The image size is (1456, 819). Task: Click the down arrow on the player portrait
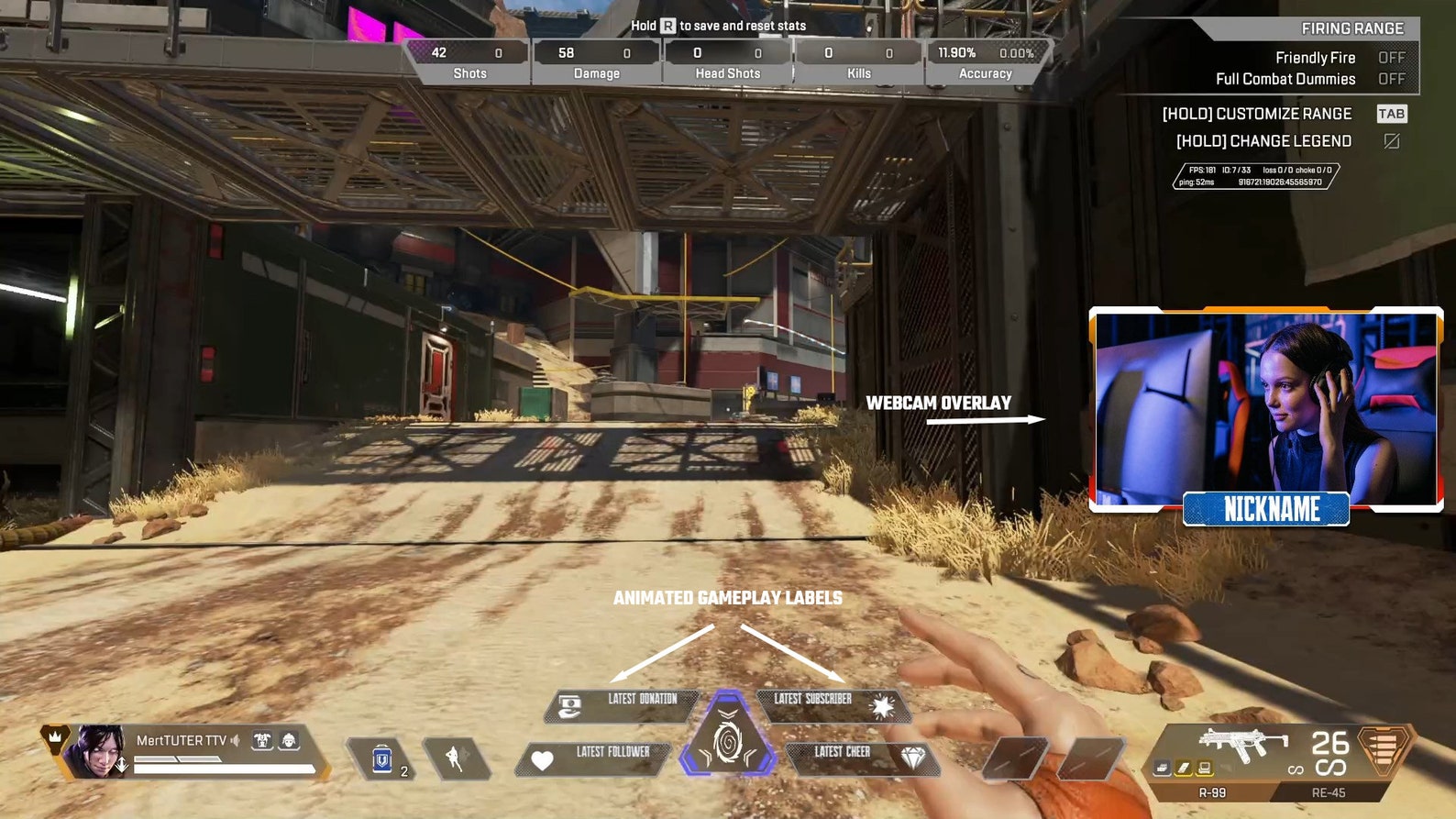pyautogui.click(x=122, y=764)
